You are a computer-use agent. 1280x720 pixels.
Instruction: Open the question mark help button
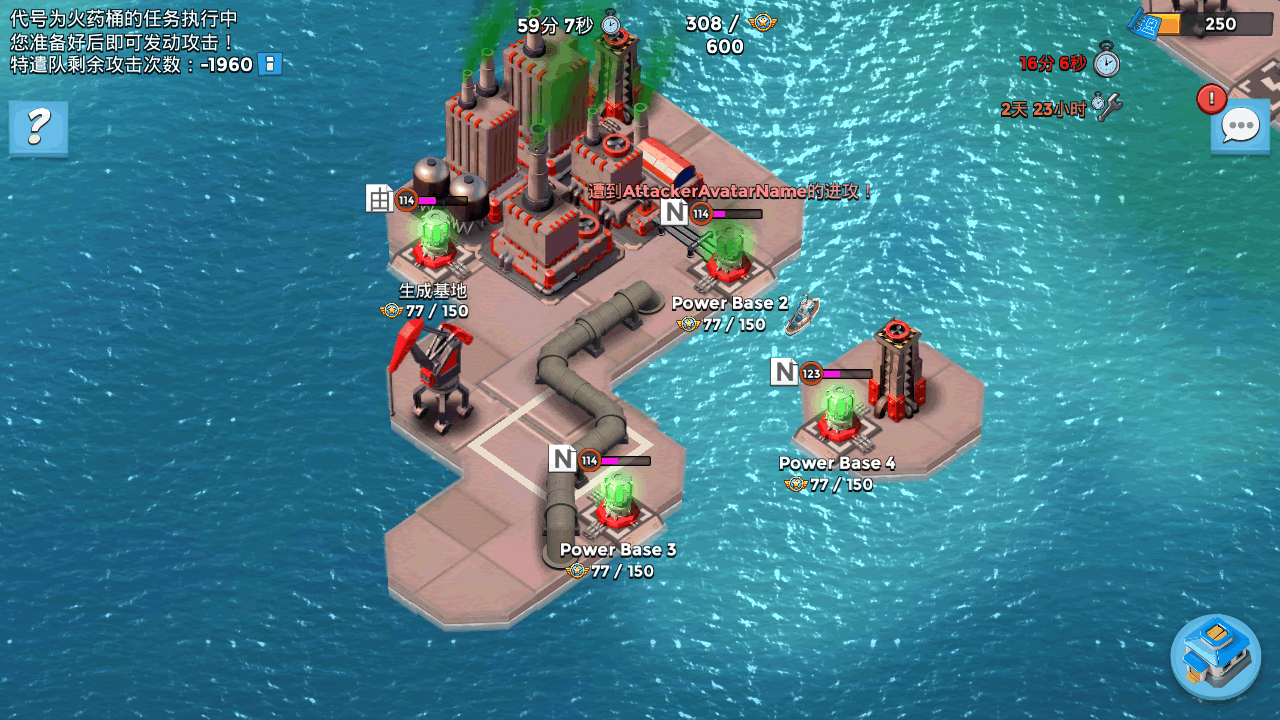38,127
